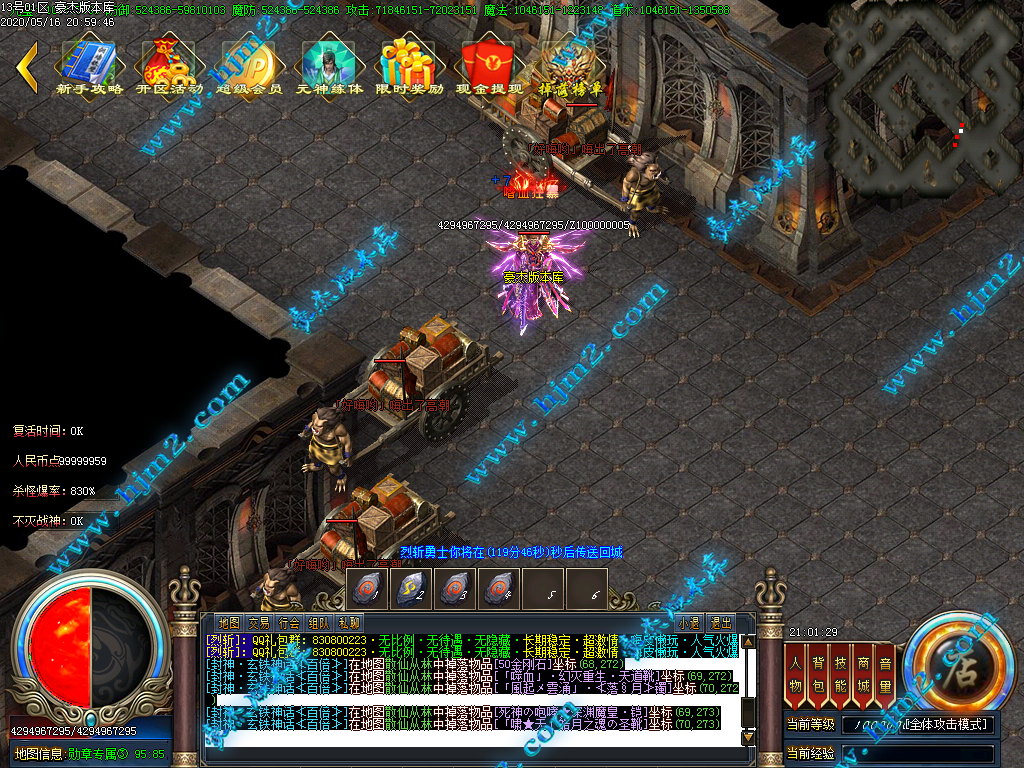Switch to the 交易 trade tab

tap(259, 622)
